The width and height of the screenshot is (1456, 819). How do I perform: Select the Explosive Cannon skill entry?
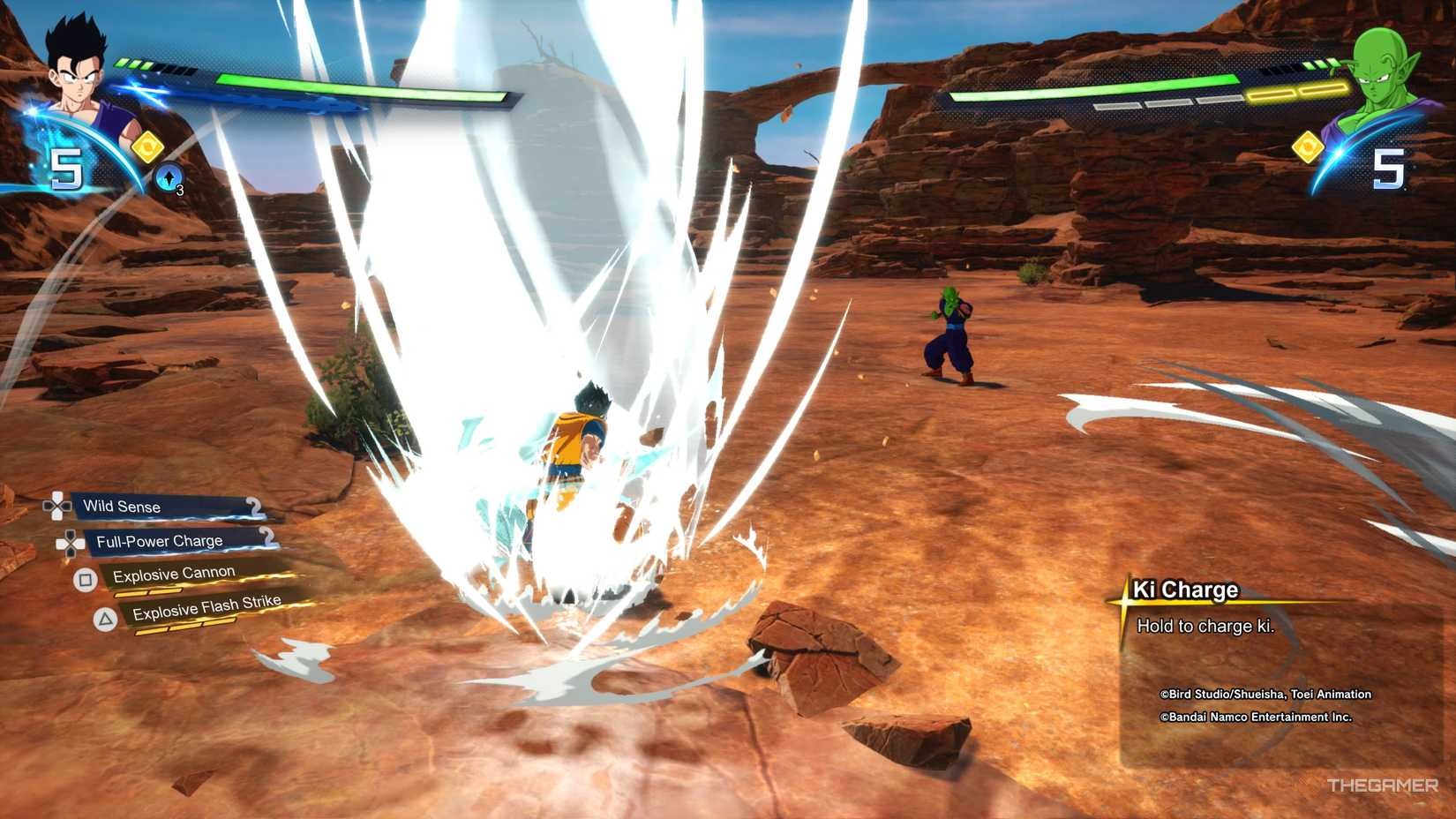pyautogui.click(x=173, y=572)
